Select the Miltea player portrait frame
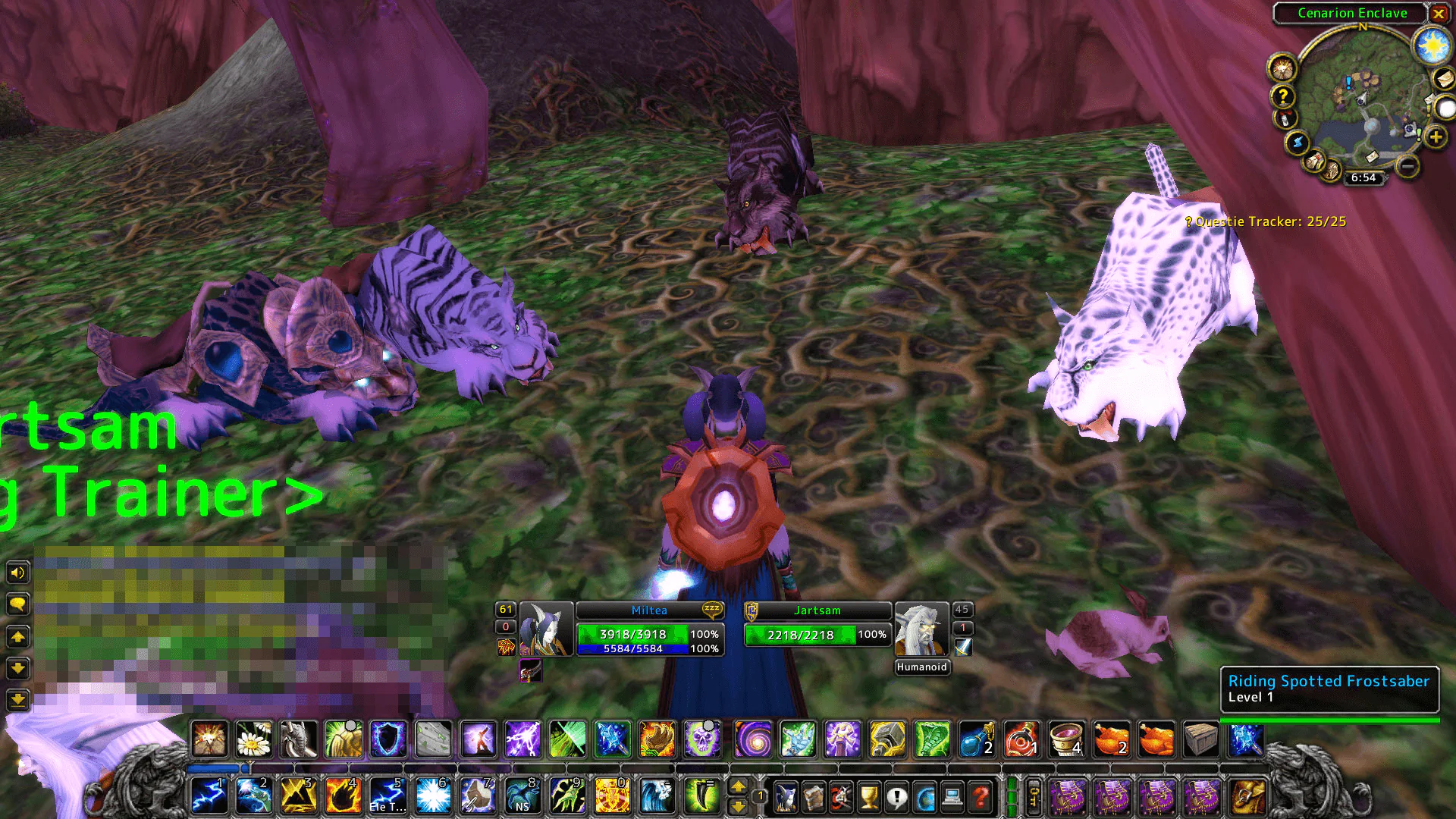This screenshot has width=1456, height=819. (546, 629)
